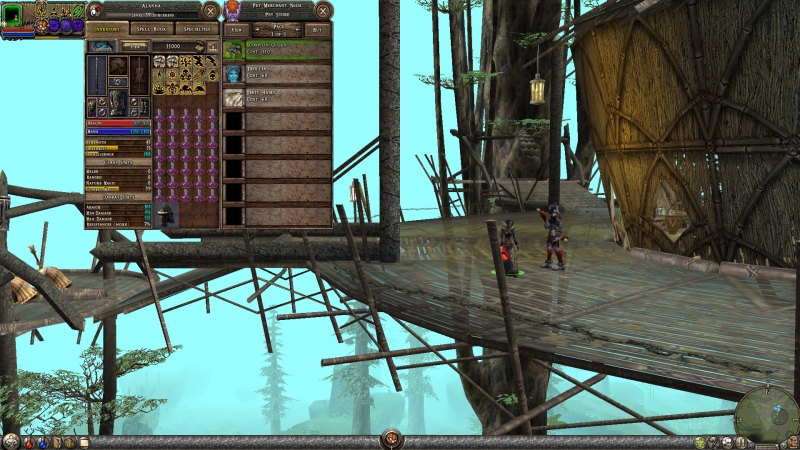800x450 pixels.
Task: Open the Specialties tab
Action: click(x=194, y=30)
